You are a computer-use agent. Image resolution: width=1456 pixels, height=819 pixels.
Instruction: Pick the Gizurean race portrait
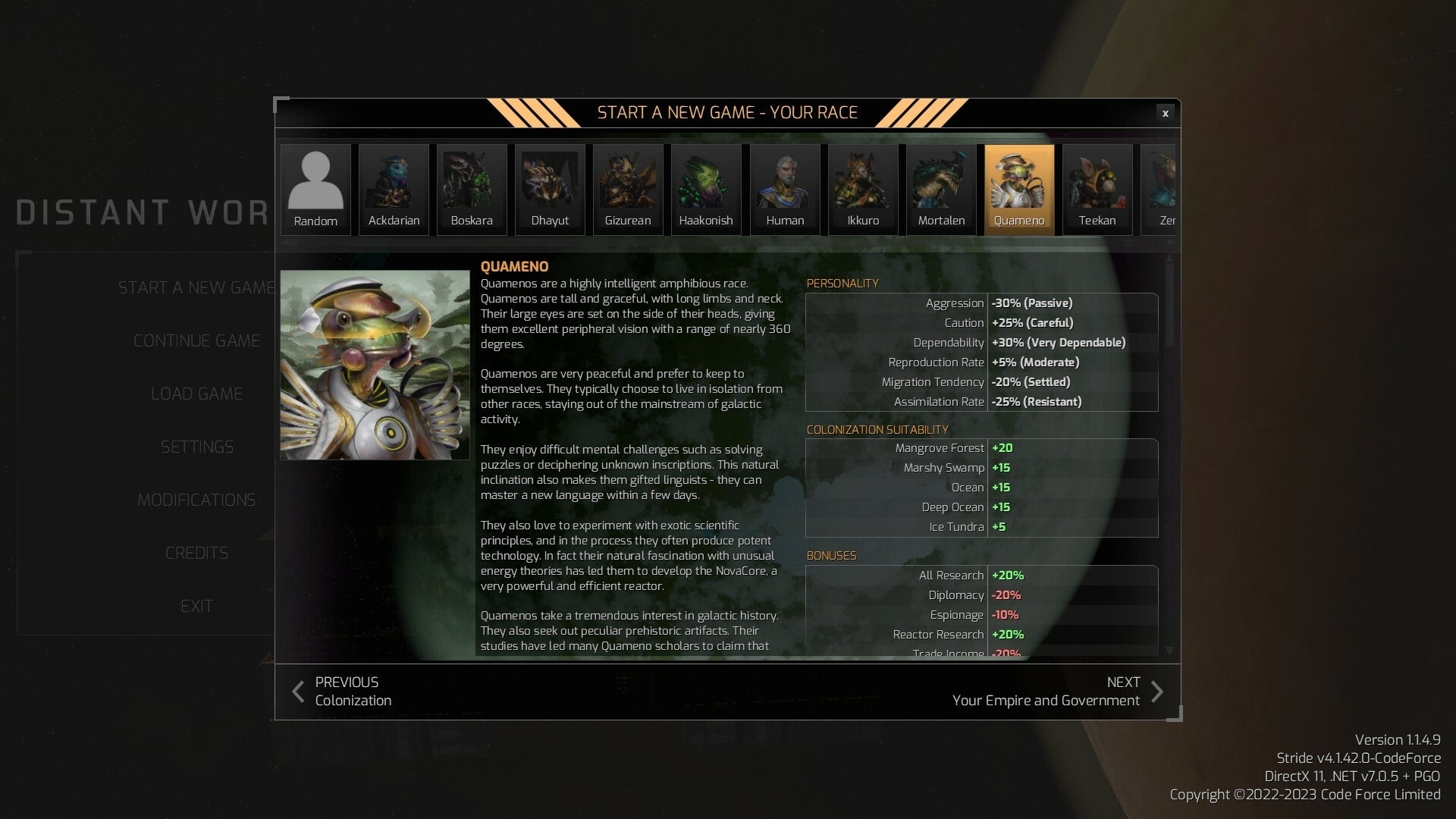click(x=627, y=186)
